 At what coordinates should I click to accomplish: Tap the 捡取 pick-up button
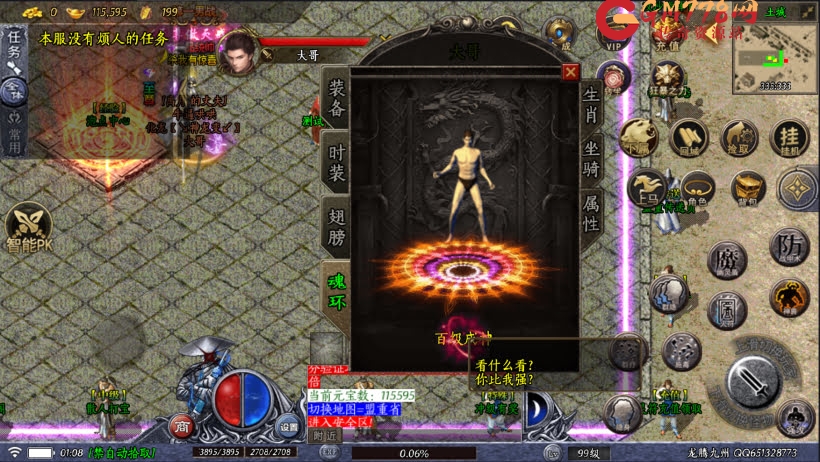pyautogui.click(x=740, y=137)
